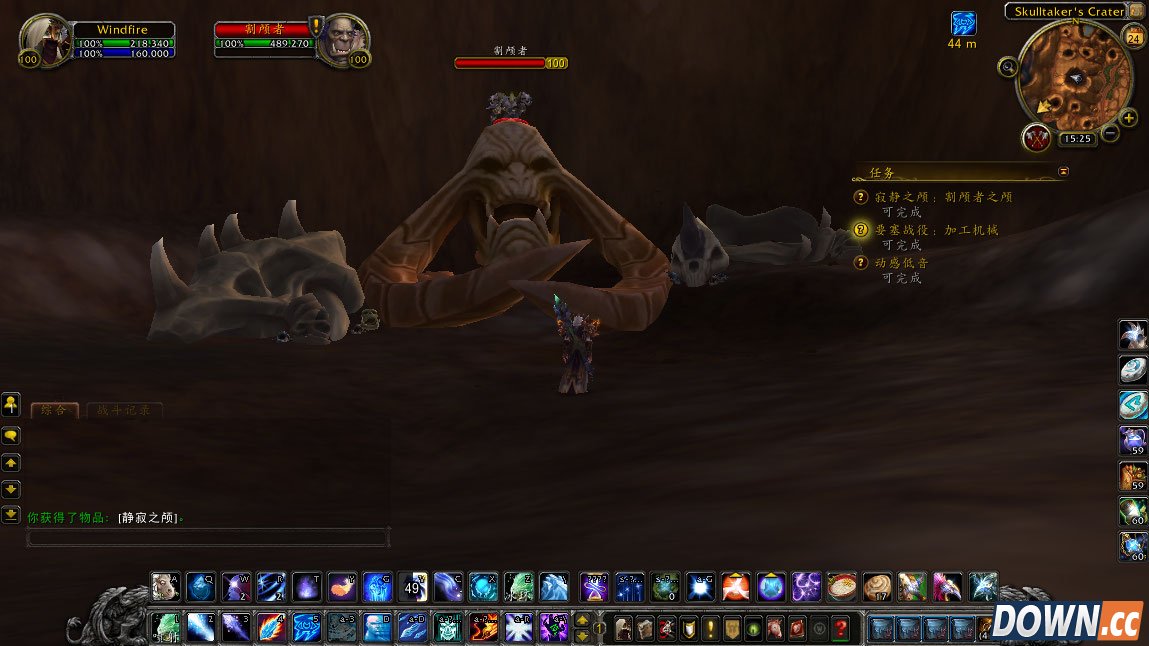Collapse the quest tracker header
Screen dimensions: 1149x646
point(1063,171)
